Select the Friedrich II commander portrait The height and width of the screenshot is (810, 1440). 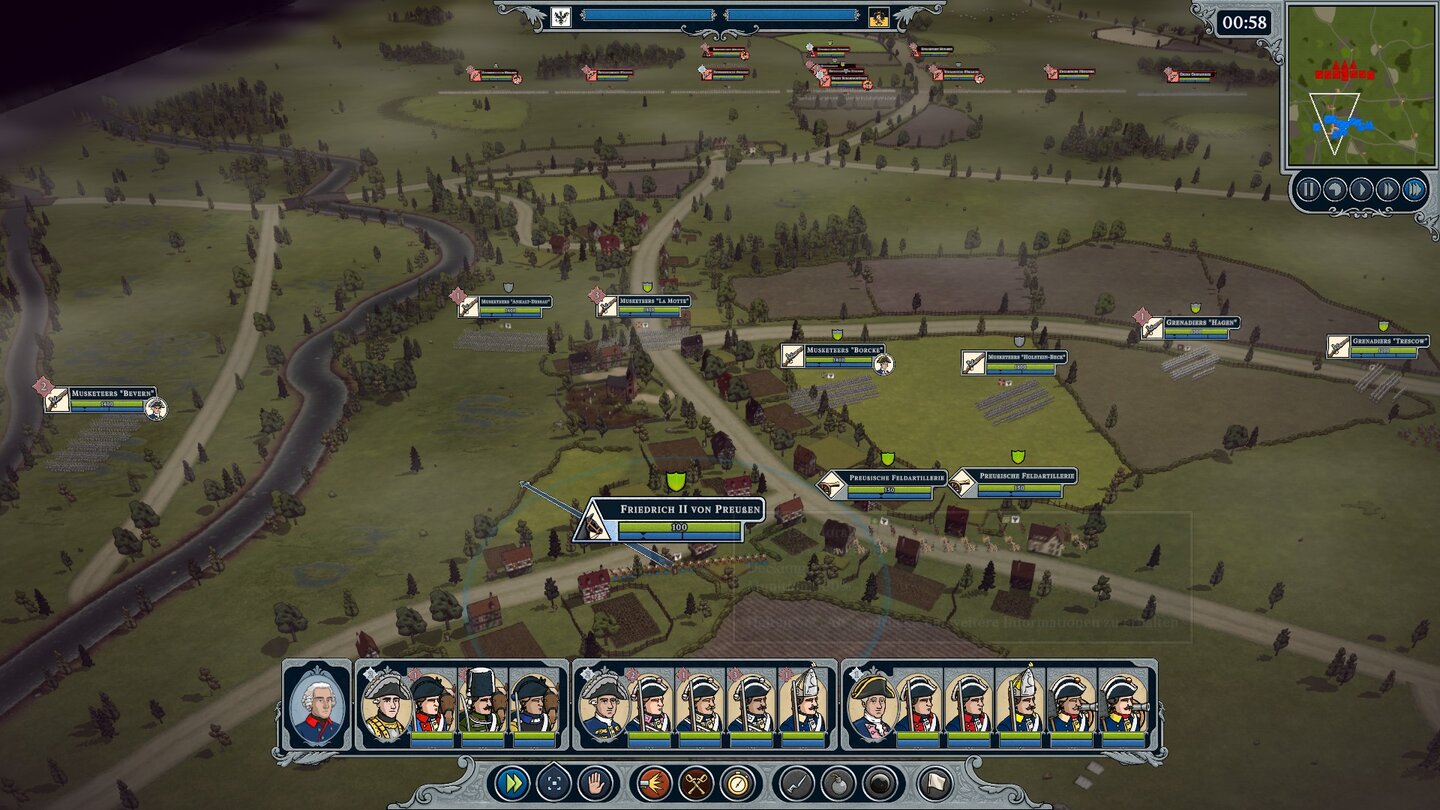click(x=318, y=703)
